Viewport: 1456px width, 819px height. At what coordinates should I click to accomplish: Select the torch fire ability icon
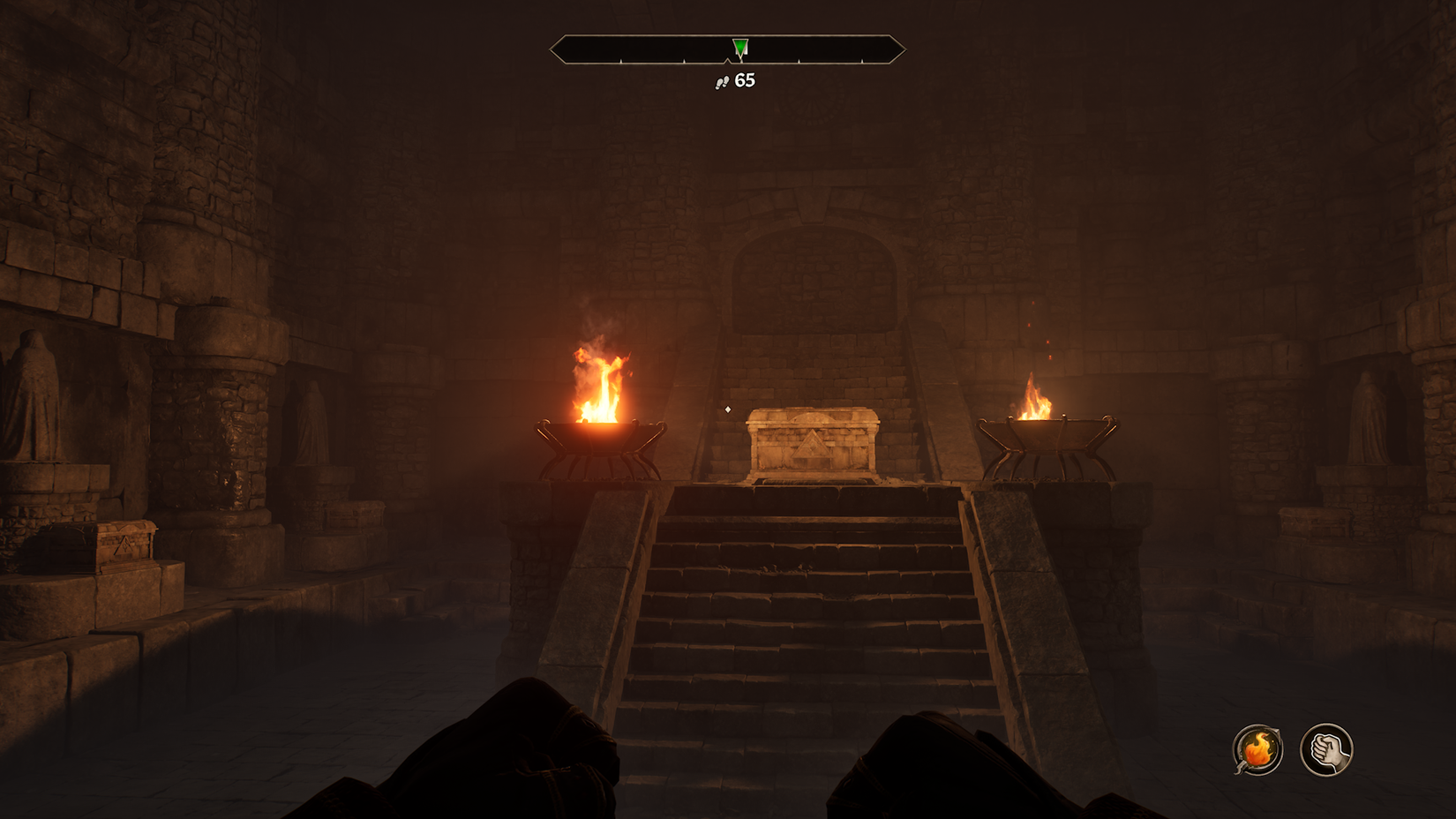click(1257, 748)
